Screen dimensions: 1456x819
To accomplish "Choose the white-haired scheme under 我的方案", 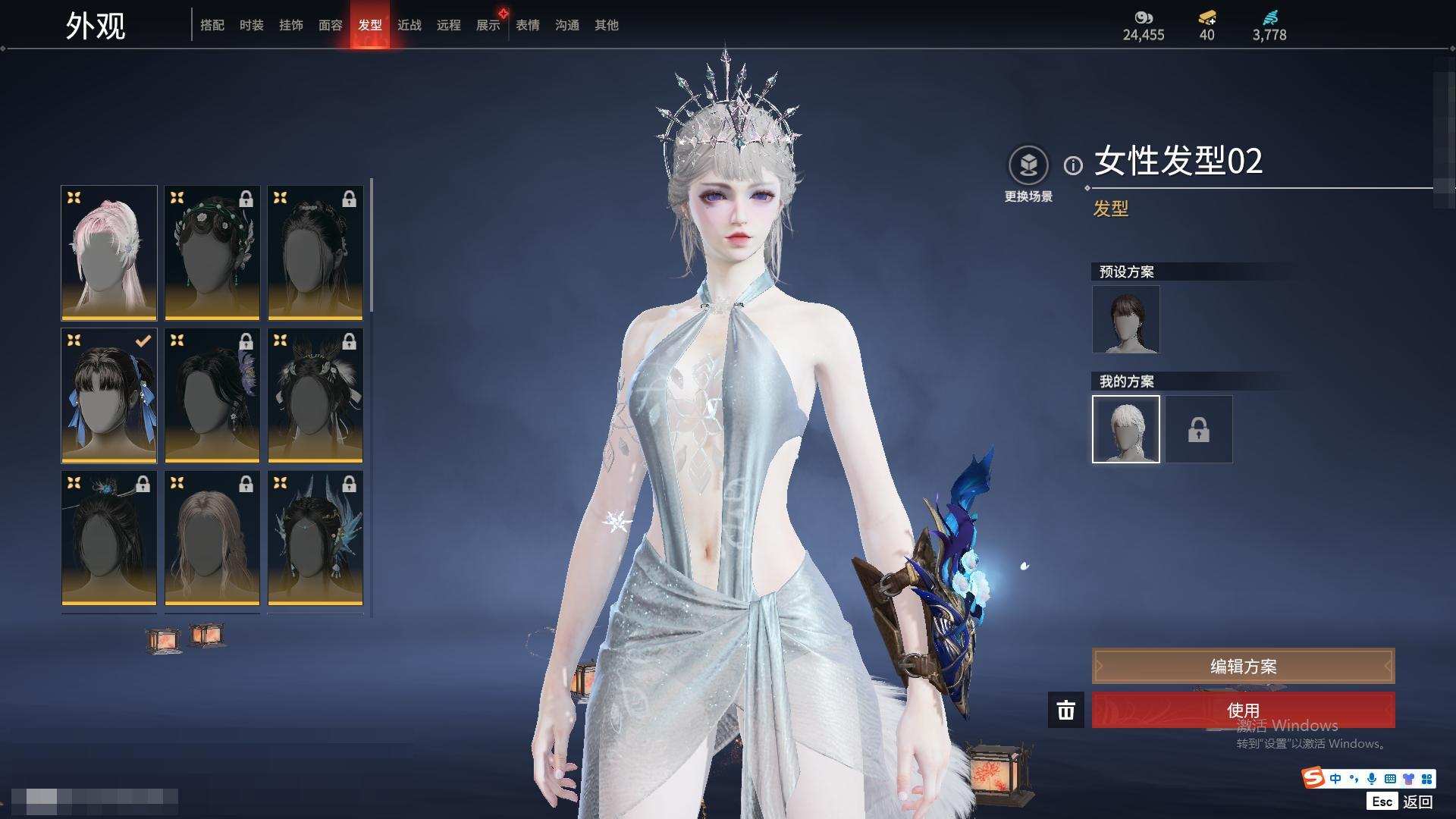I will 1125,429.
